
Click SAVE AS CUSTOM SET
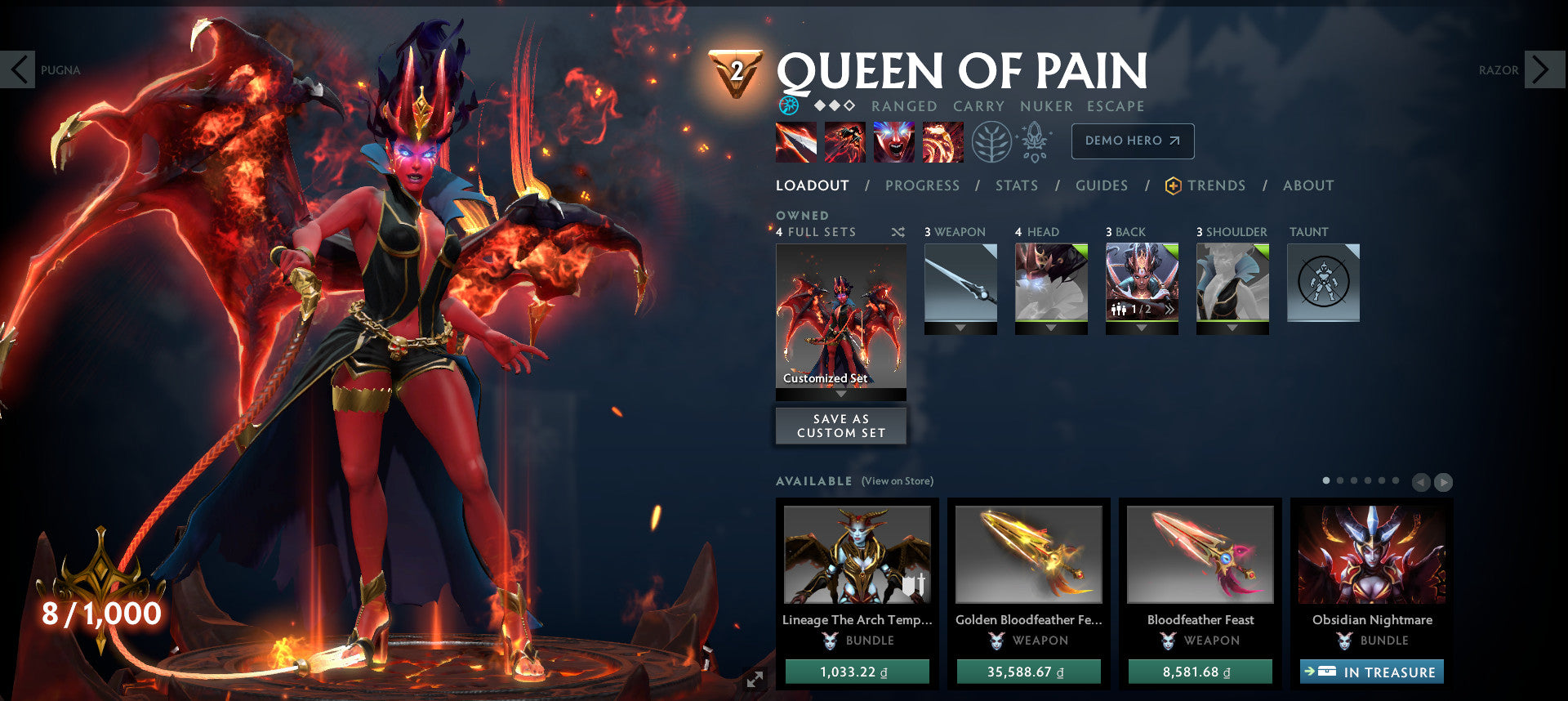tap(840, 425)
